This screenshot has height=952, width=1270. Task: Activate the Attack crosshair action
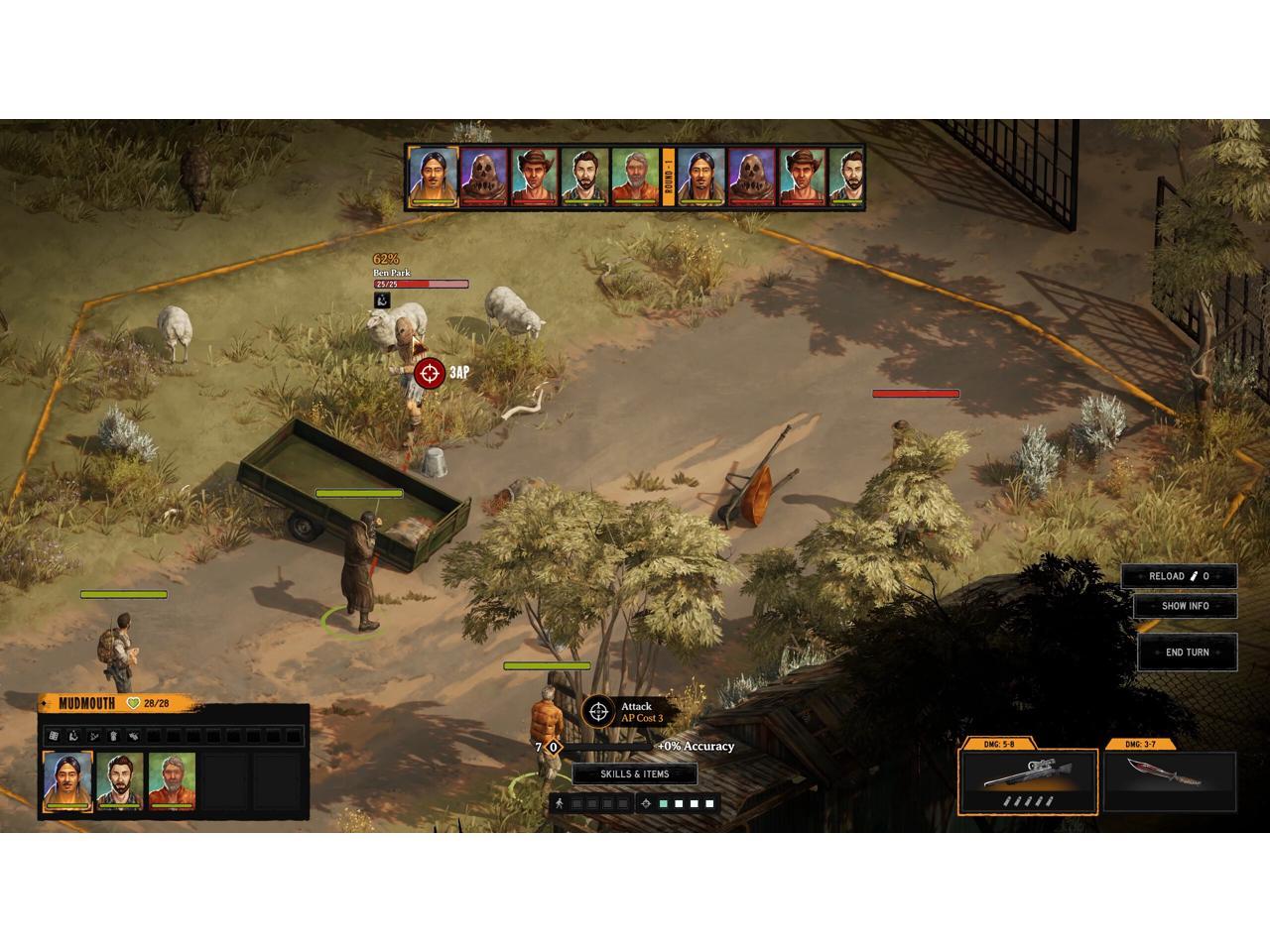[x=597, y=711]
